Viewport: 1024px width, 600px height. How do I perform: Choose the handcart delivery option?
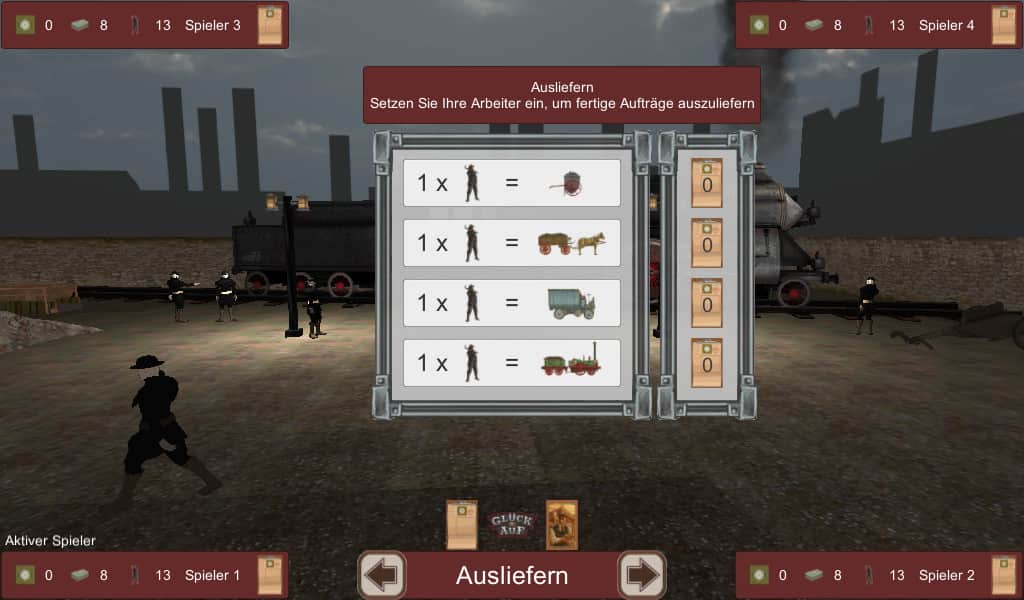coord(511,183)
